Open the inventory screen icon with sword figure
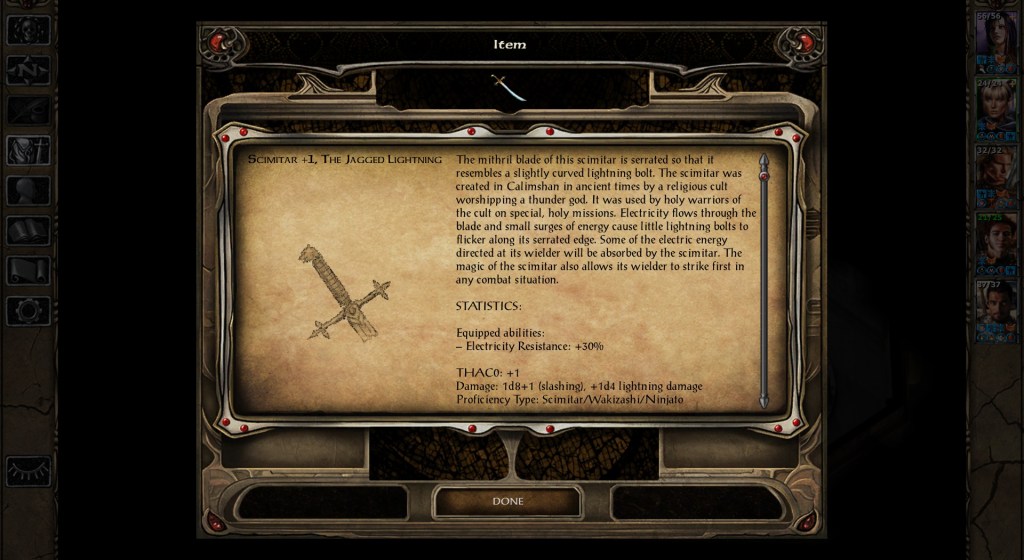 28,150
